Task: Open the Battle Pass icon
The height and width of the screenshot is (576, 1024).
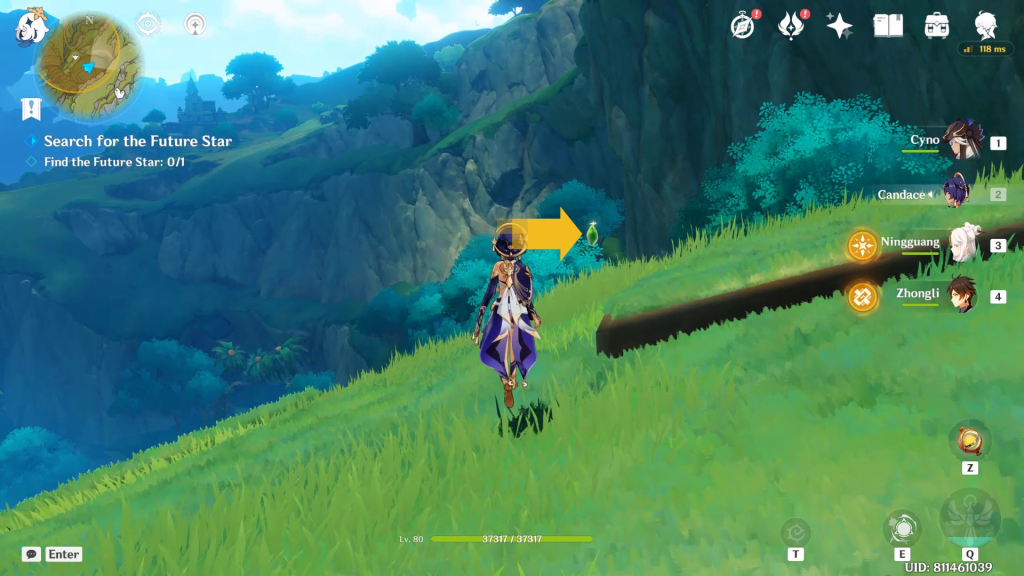Action: coord(791,26)
